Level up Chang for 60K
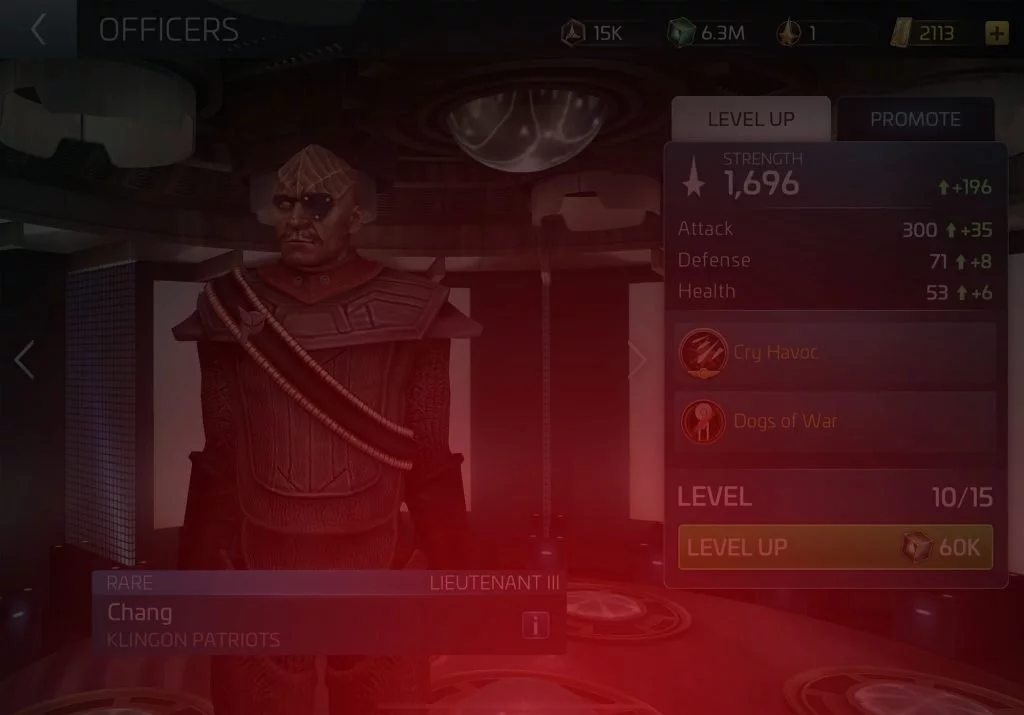This screenshot has width=1024, height=715. (835, 547)
